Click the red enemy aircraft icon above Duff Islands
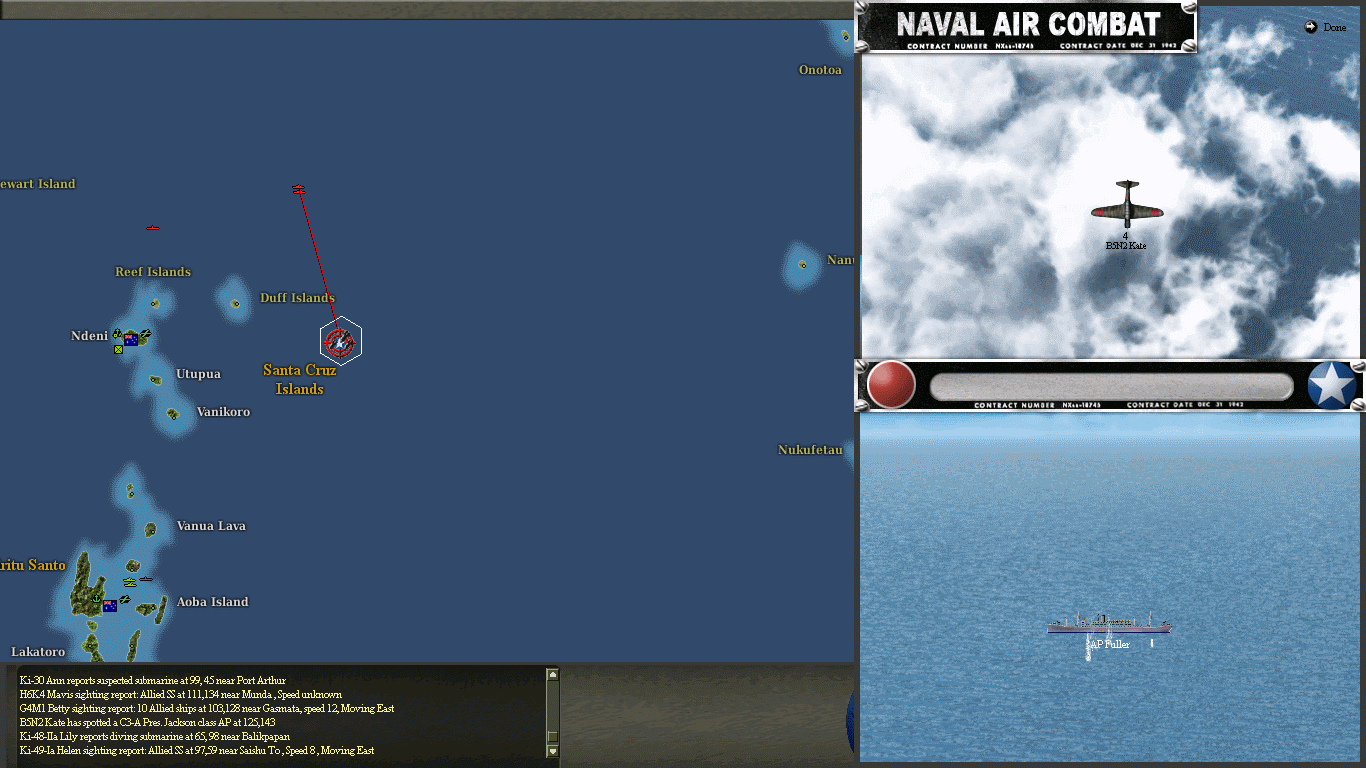The width and height of the screenshot is (1366, 768). (297, 187)
